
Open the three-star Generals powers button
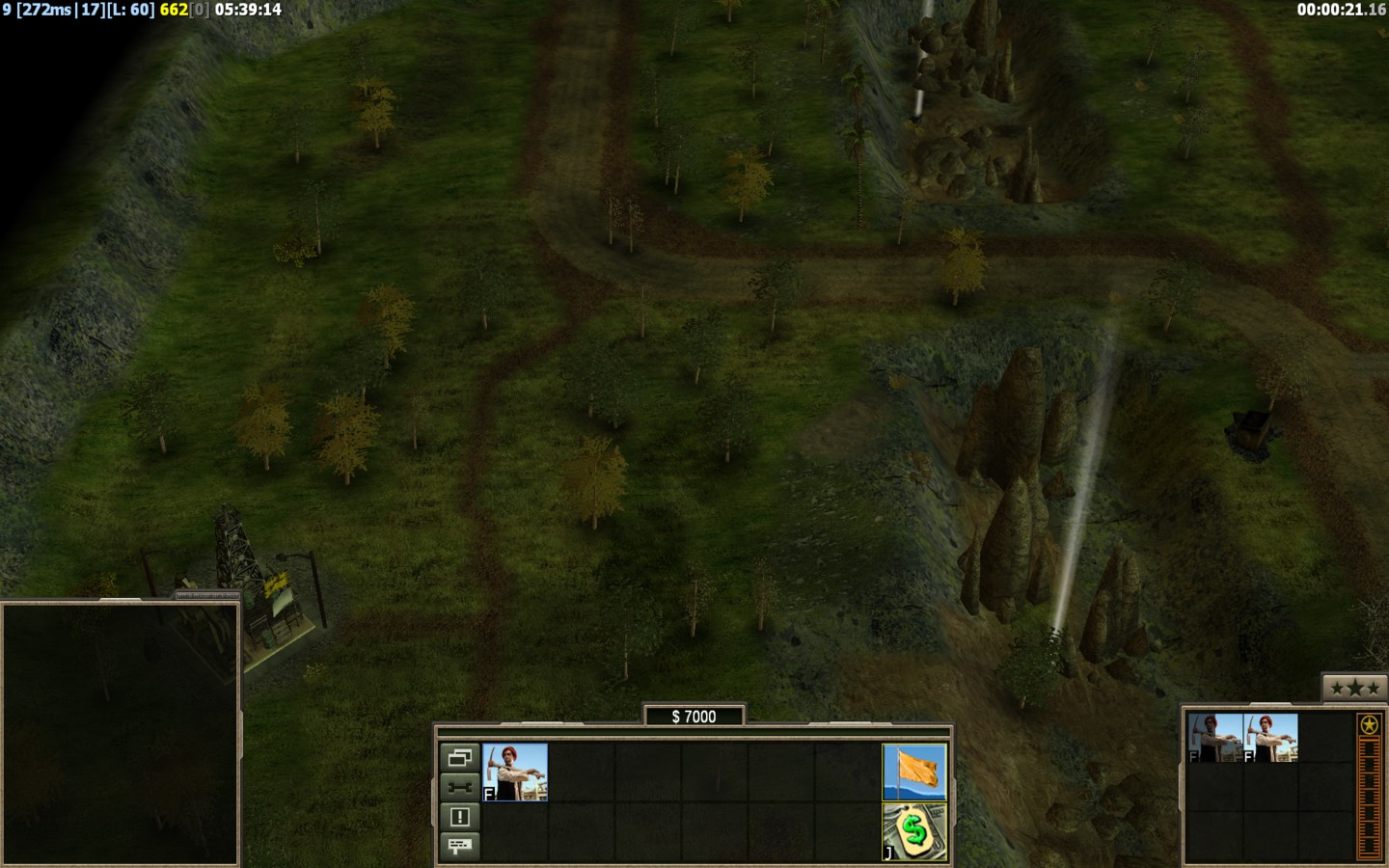pyautogui.click(x=1354, y=688)
